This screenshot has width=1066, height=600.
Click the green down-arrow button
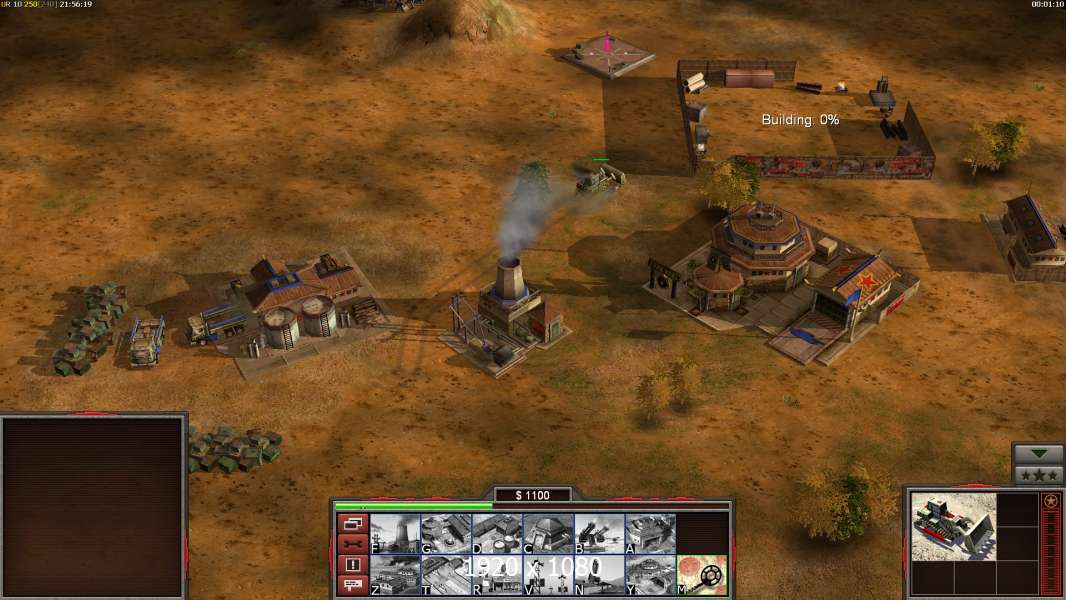tap(1038, 455)
